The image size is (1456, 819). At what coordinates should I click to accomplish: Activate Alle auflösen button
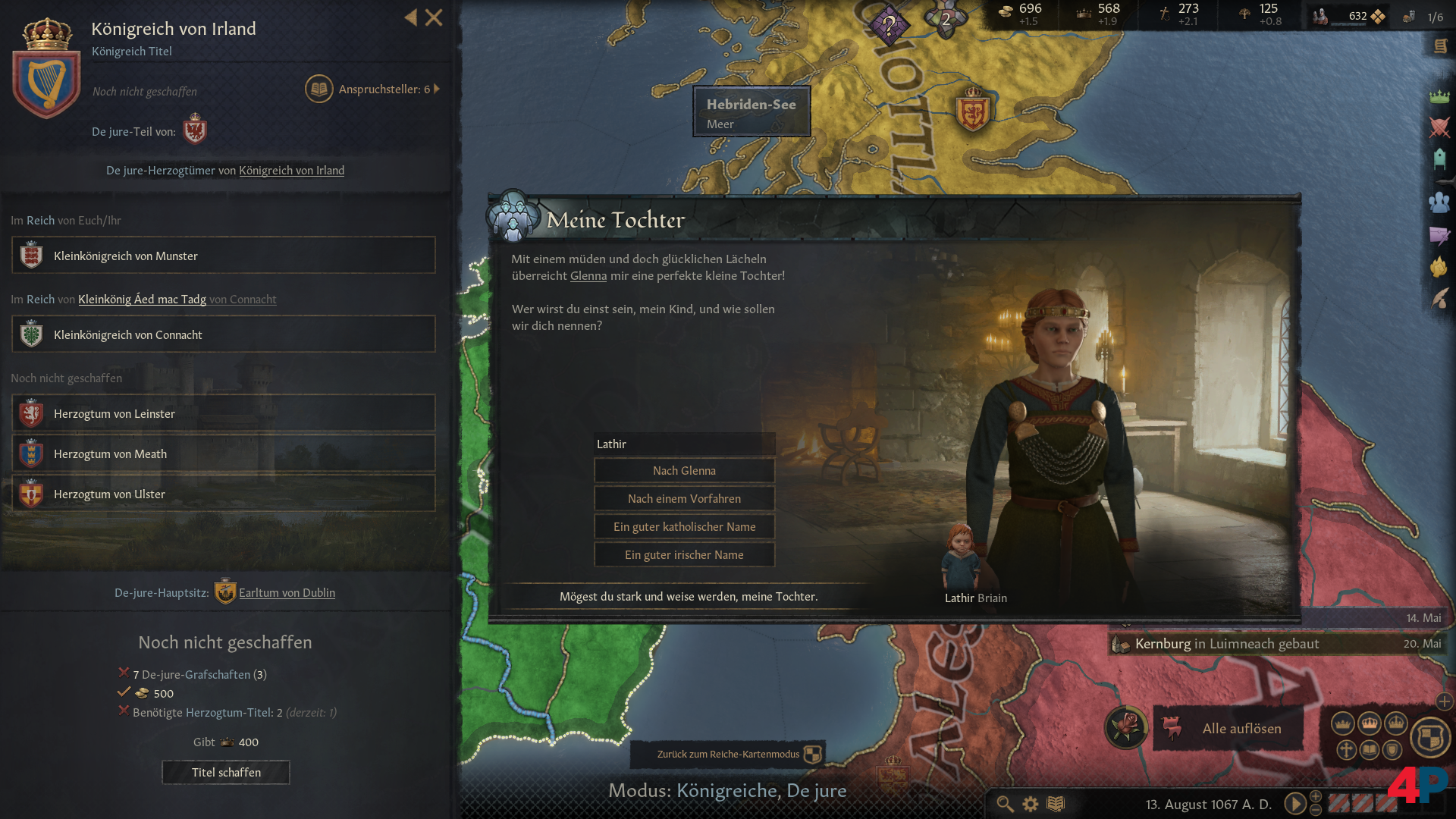coord(1241,728)
